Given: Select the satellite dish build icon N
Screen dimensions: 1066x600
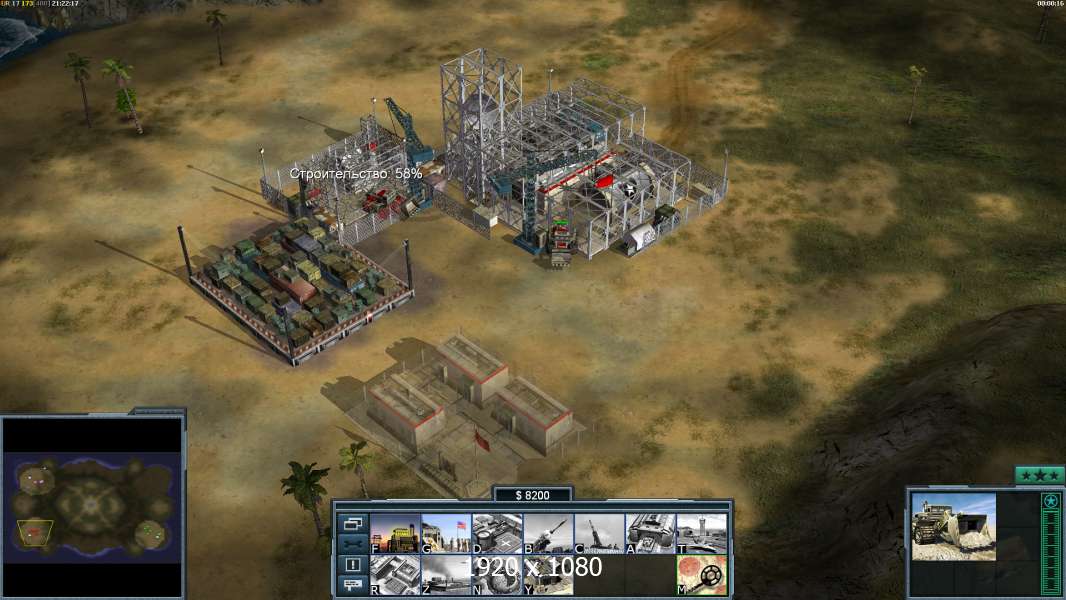Looking at the screenshot, I should point(497,575).
